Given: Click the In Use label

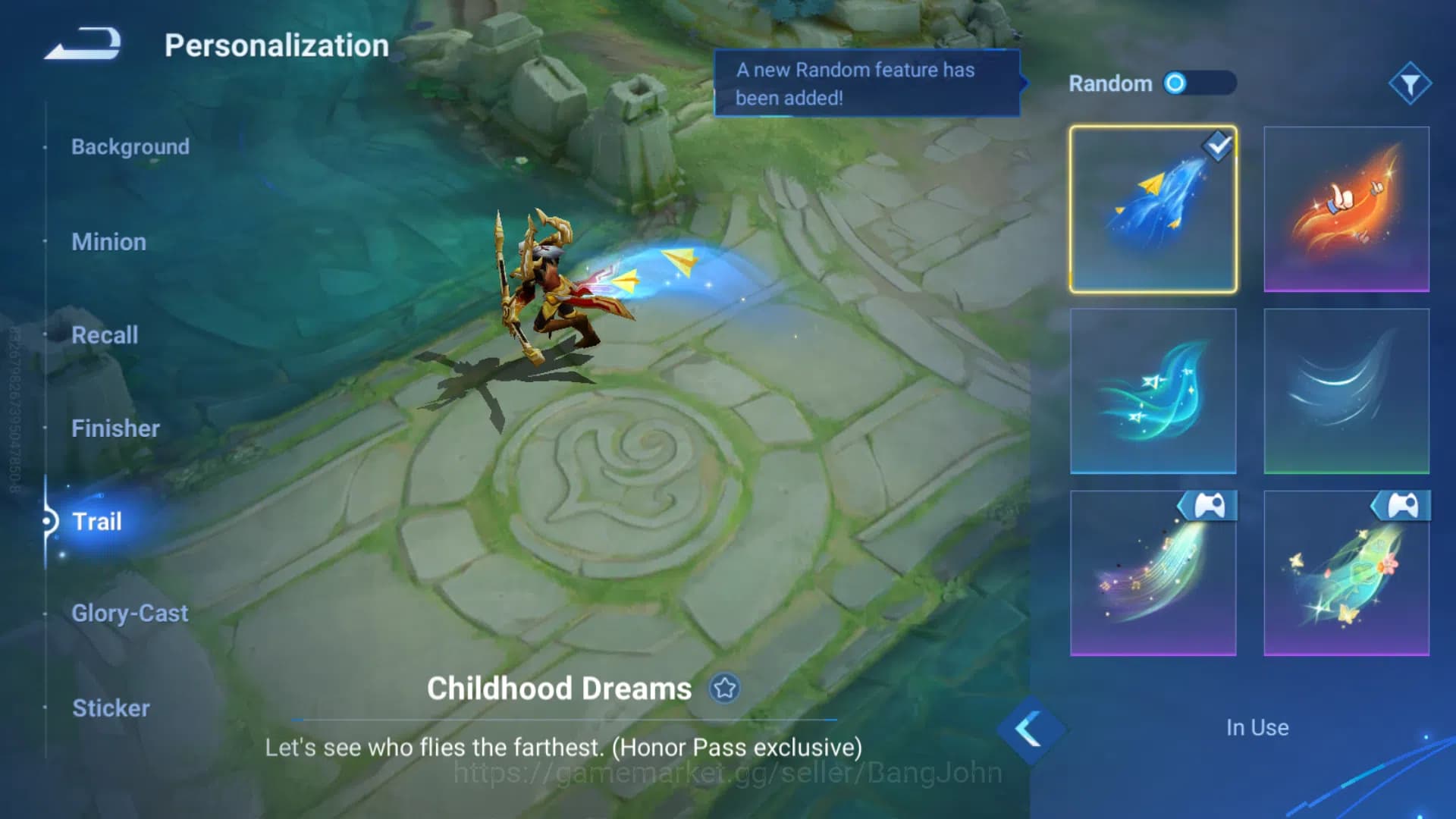Looking at the screenshot, I should click(1256, 727).
